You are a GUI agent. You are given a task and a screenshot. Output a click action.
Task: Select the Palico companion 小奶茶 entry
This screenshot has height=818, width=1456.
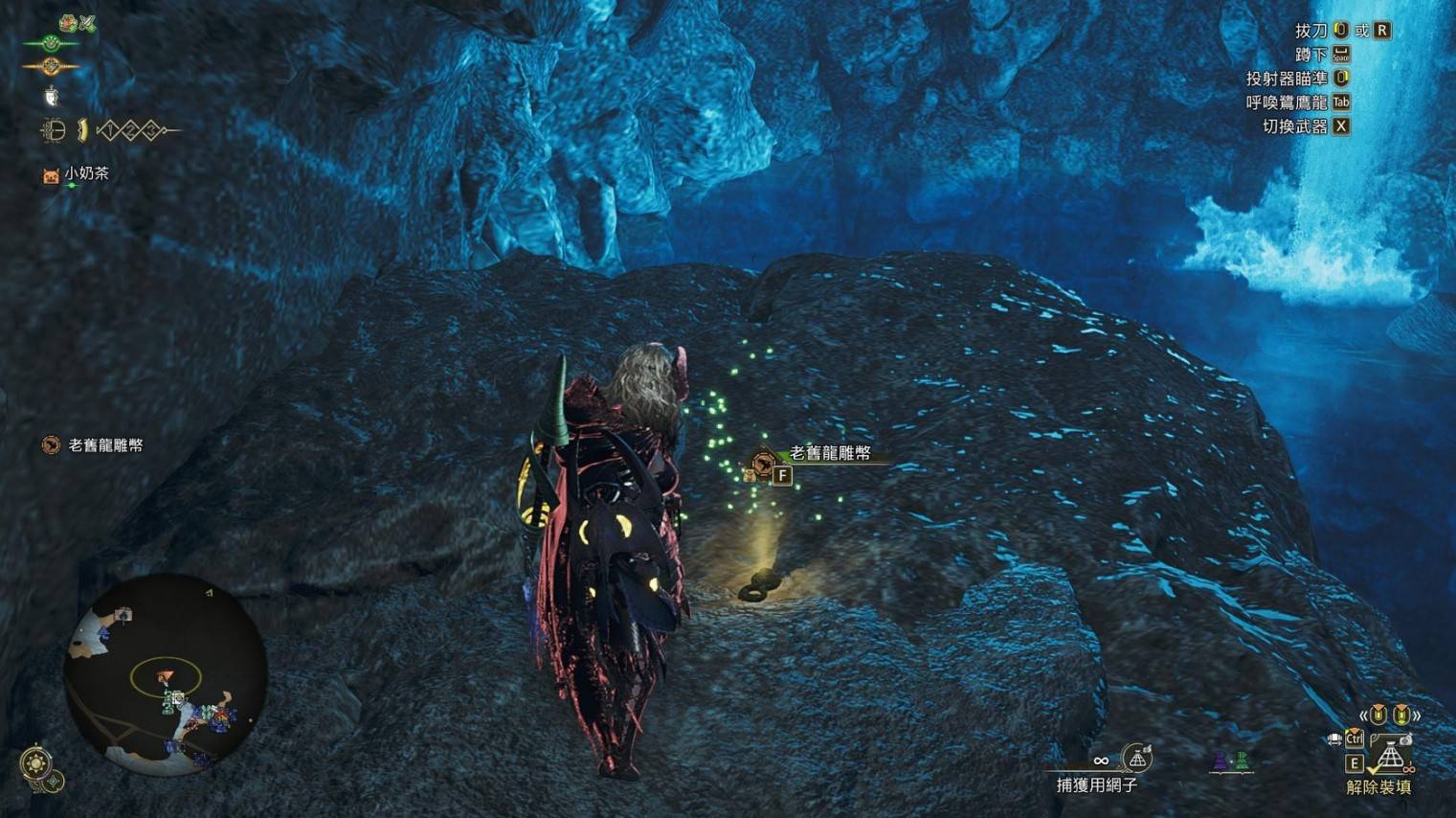point(77,174)
